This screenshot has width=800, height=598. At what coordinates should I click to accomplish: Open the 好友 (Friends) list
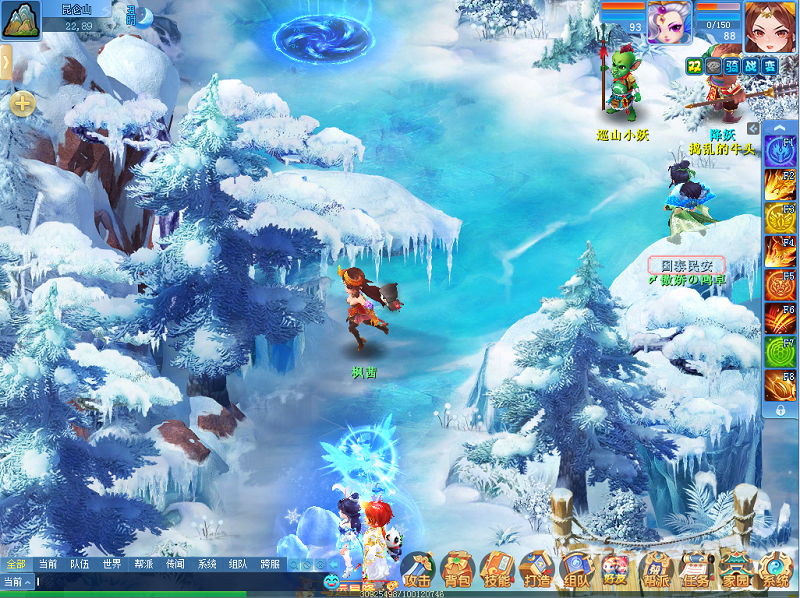616,570
